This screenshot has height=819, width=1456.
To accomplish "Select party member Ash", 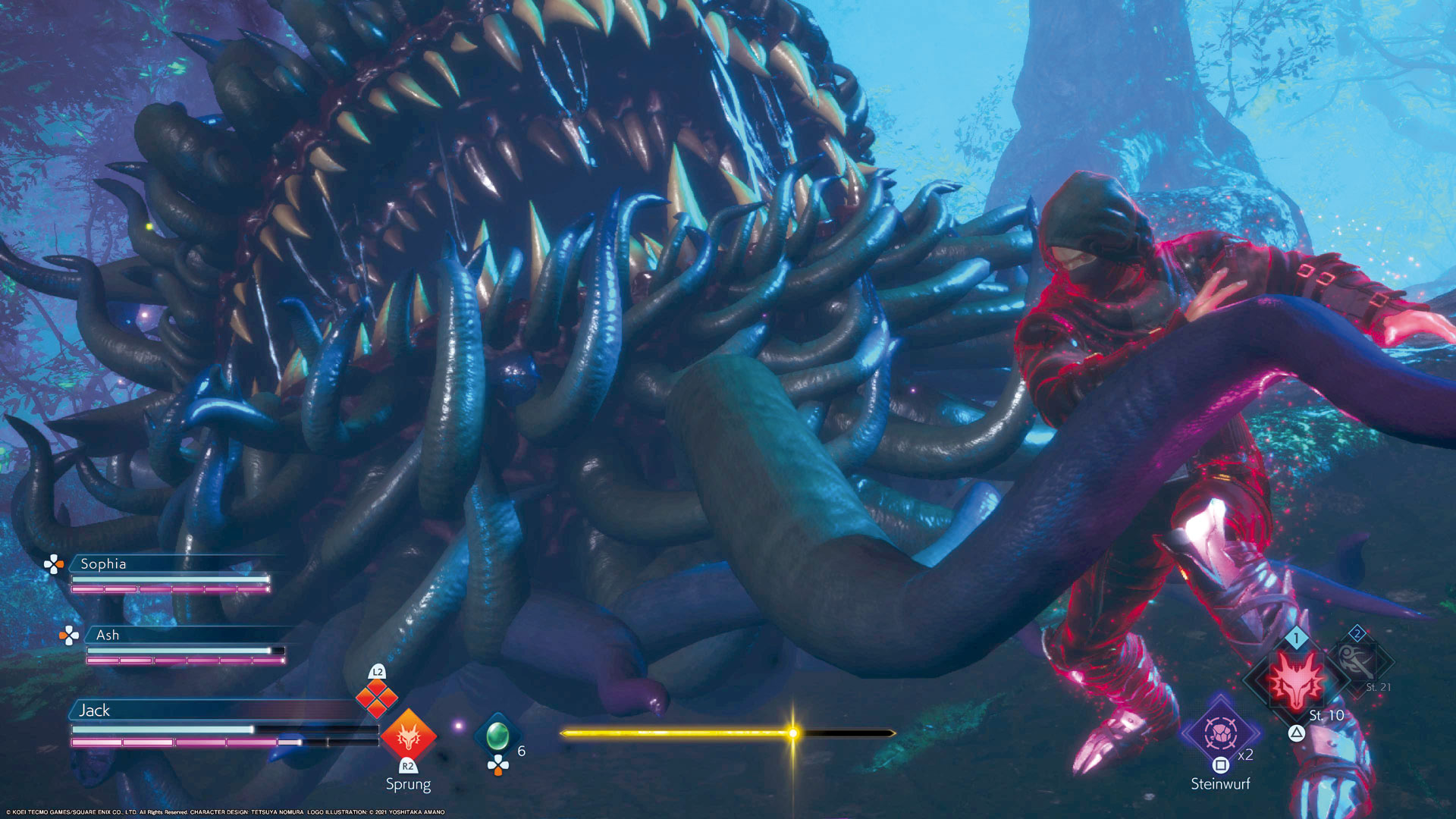I will 108,635.
